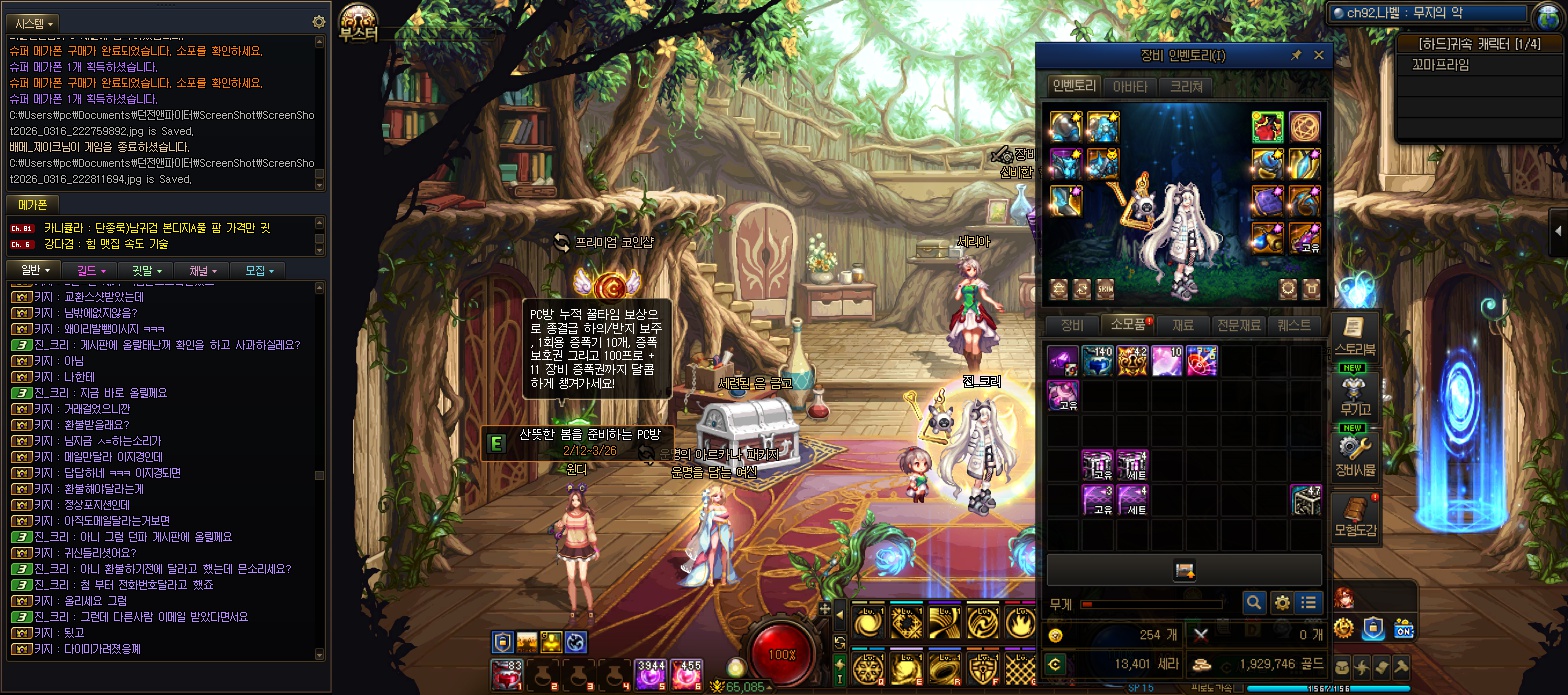This screenshot has width=1568, height=695.
Task: Open the 장비시뮬 equipment simulator
Action: tap(1355, 453)
